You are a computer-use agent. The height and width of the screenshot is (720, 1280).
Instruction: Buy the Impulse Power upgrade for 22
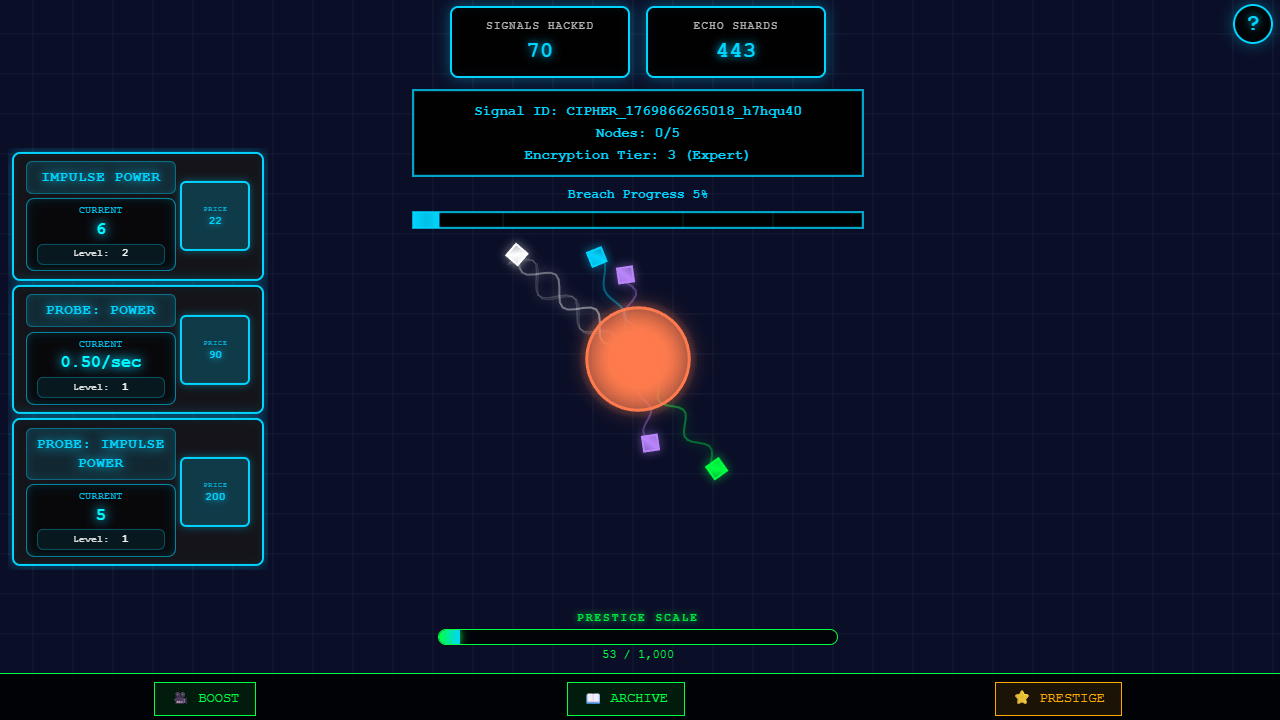[x=214, y=217]
